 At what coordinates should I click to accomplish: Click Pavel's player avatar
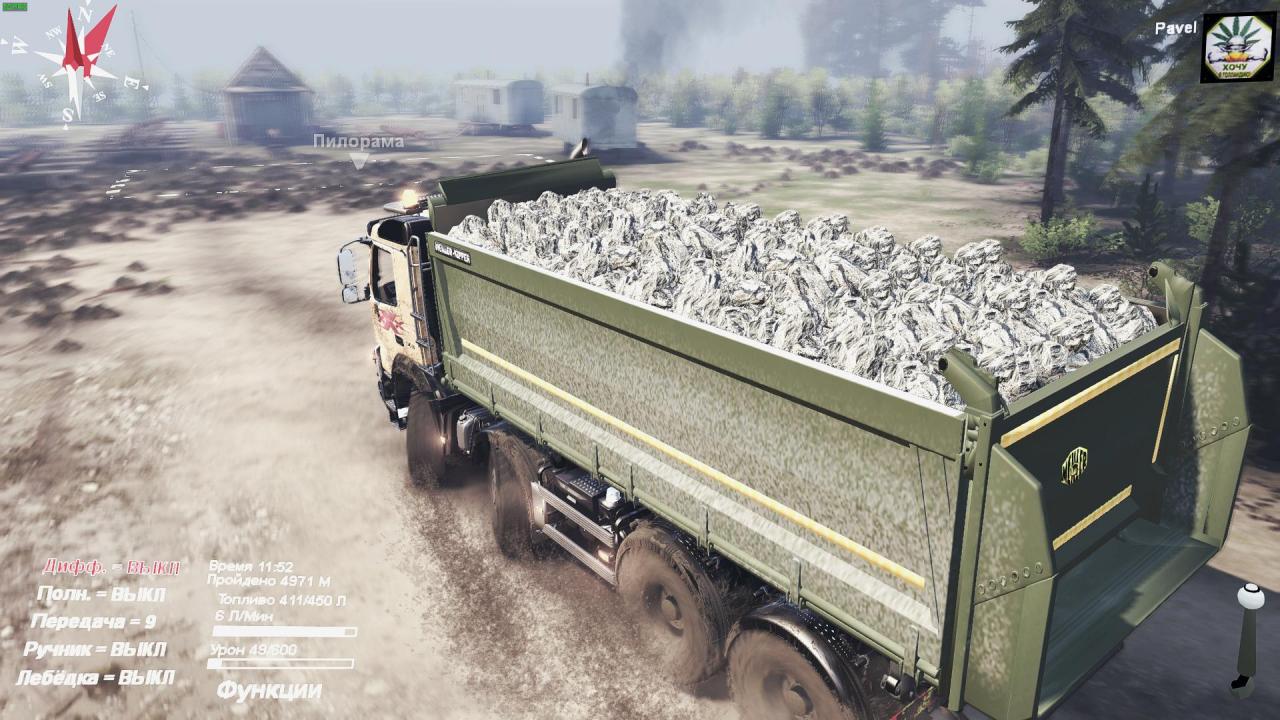pyautogui.click(x=1238, y=47)
